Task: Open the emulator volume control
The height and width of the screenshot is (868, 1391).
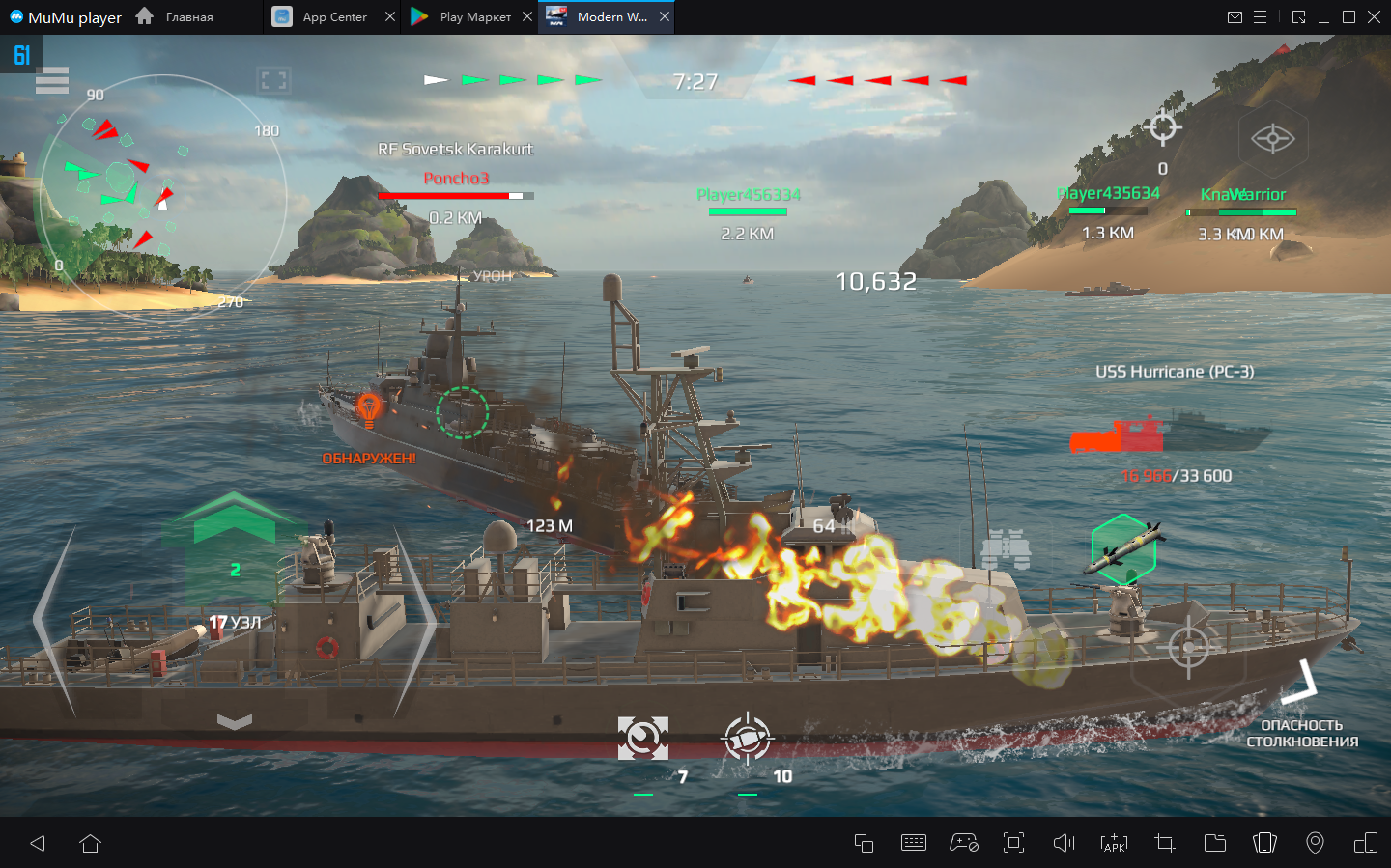Action: coord(1064,844)
